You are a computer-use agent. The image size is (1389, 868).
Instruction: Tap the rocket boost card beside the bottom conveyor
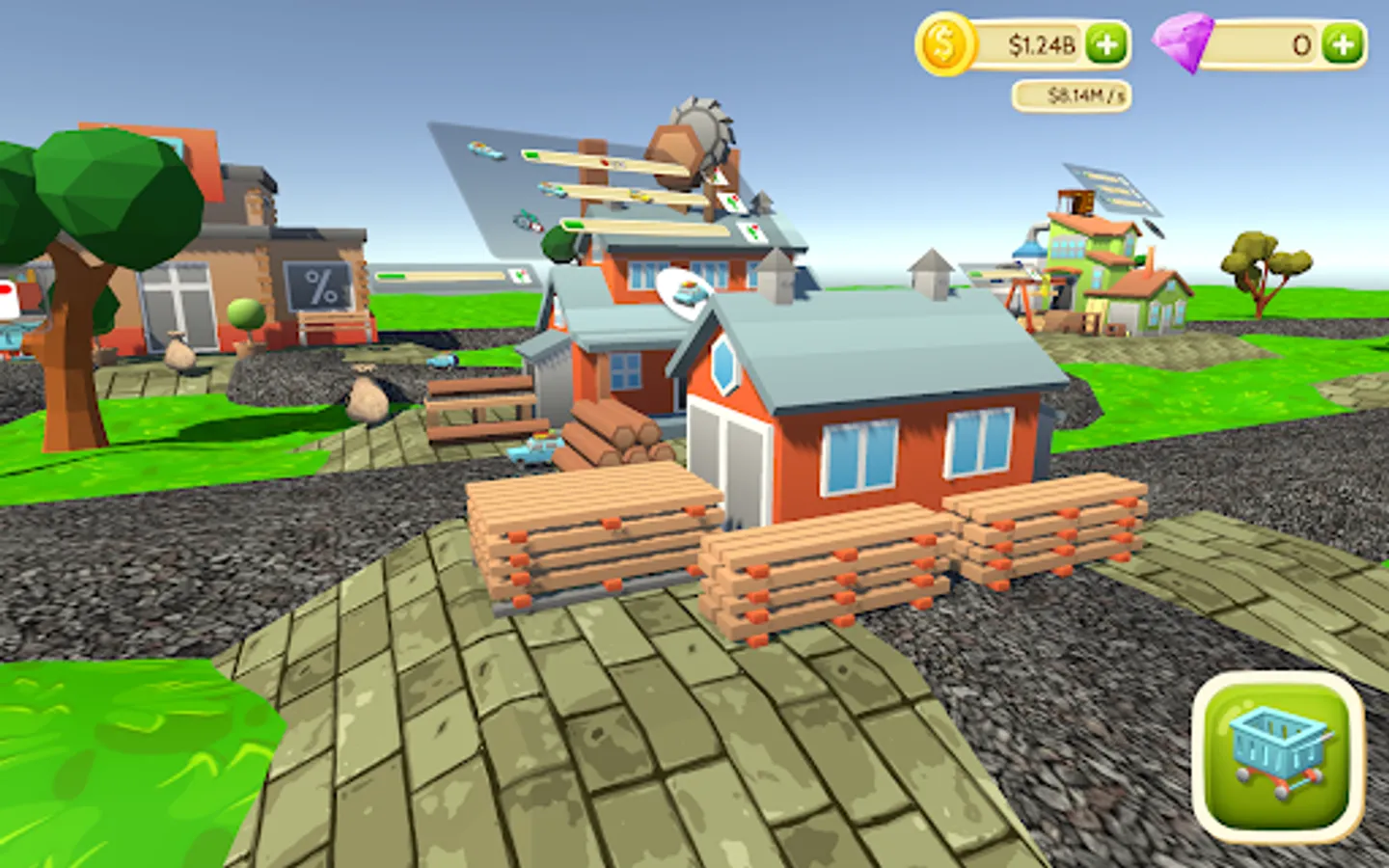[752, 230]
